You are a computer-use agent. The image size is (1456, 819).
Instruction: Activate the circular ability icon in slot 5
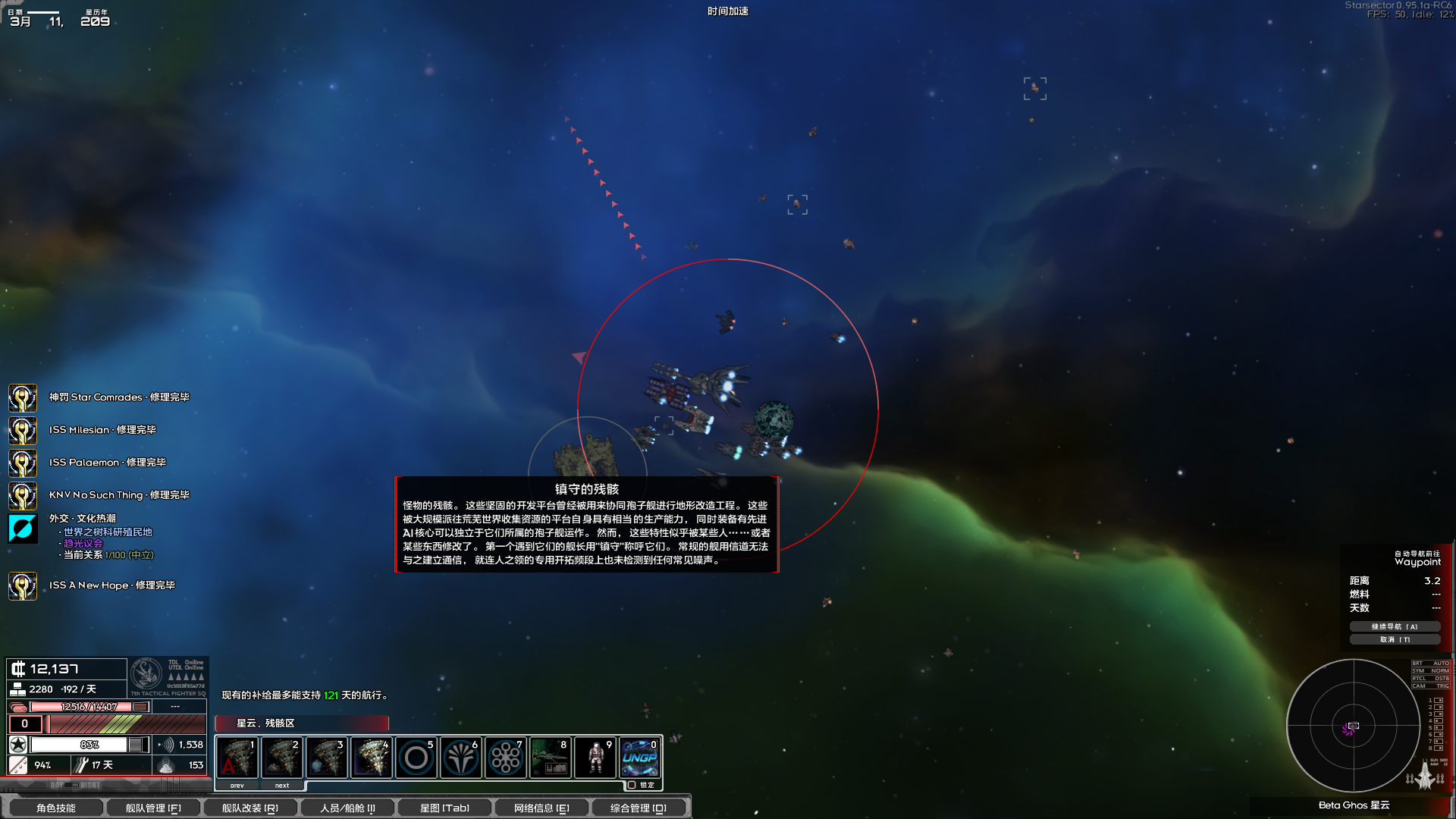(x=415, y=757)
